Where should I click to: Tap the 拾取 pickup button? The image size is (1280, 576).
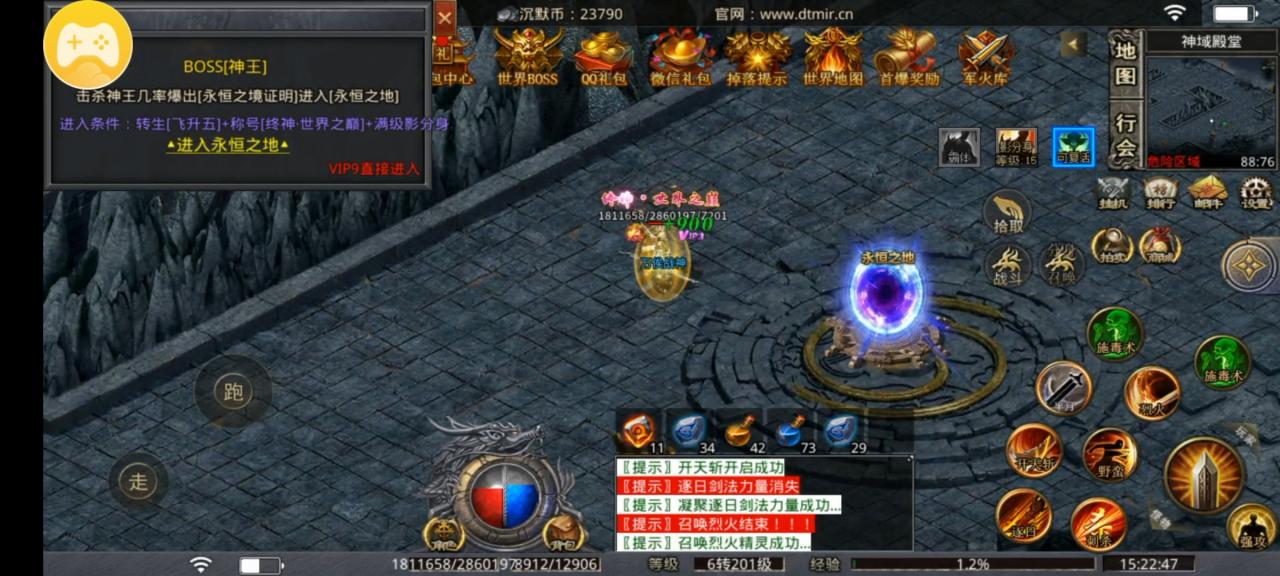coord(1008,214)
